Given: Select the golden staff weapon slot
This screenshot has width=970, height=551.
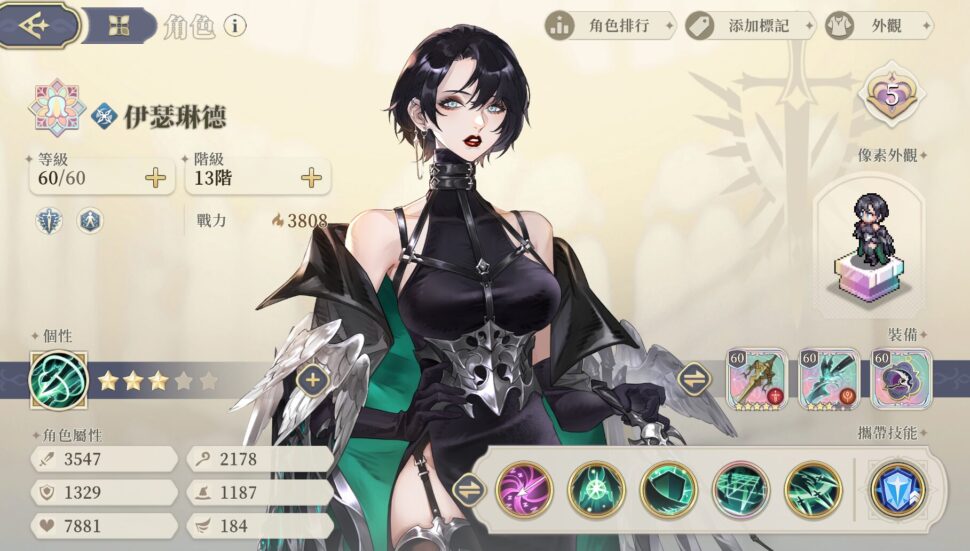Looking at the screenshot, I should point(757,379).
